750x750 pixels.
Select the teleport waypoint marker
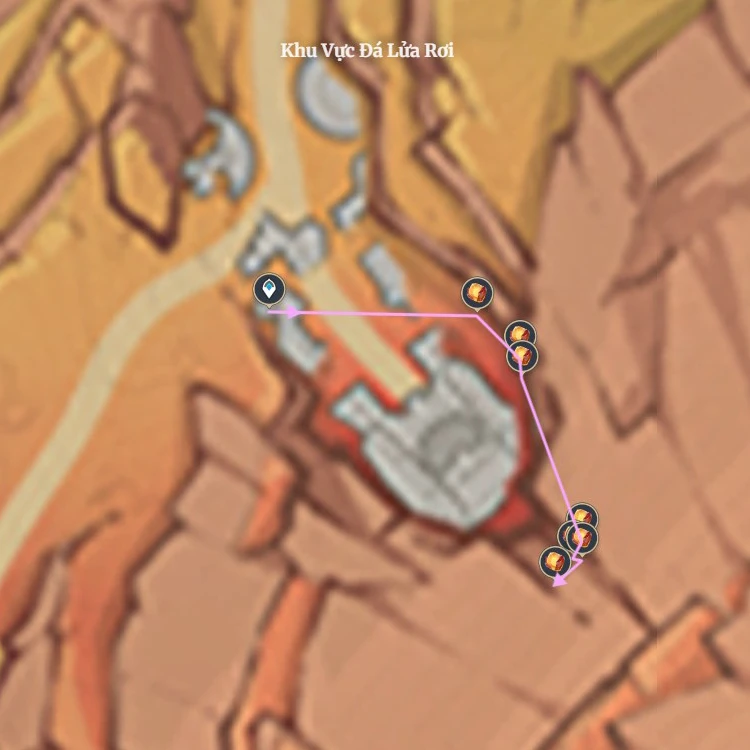pyautogui.click(x=268, y=290)
